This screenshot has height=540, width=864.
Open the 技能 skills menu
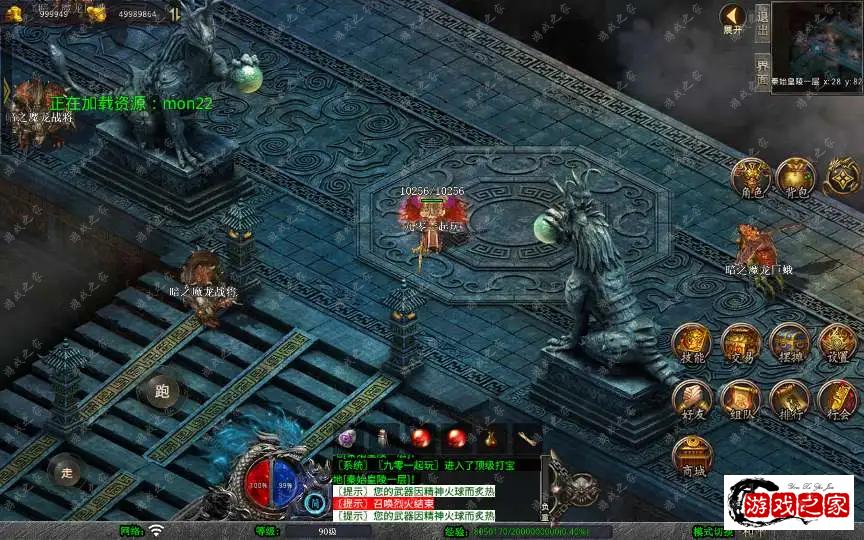click(x=692, y=342)
